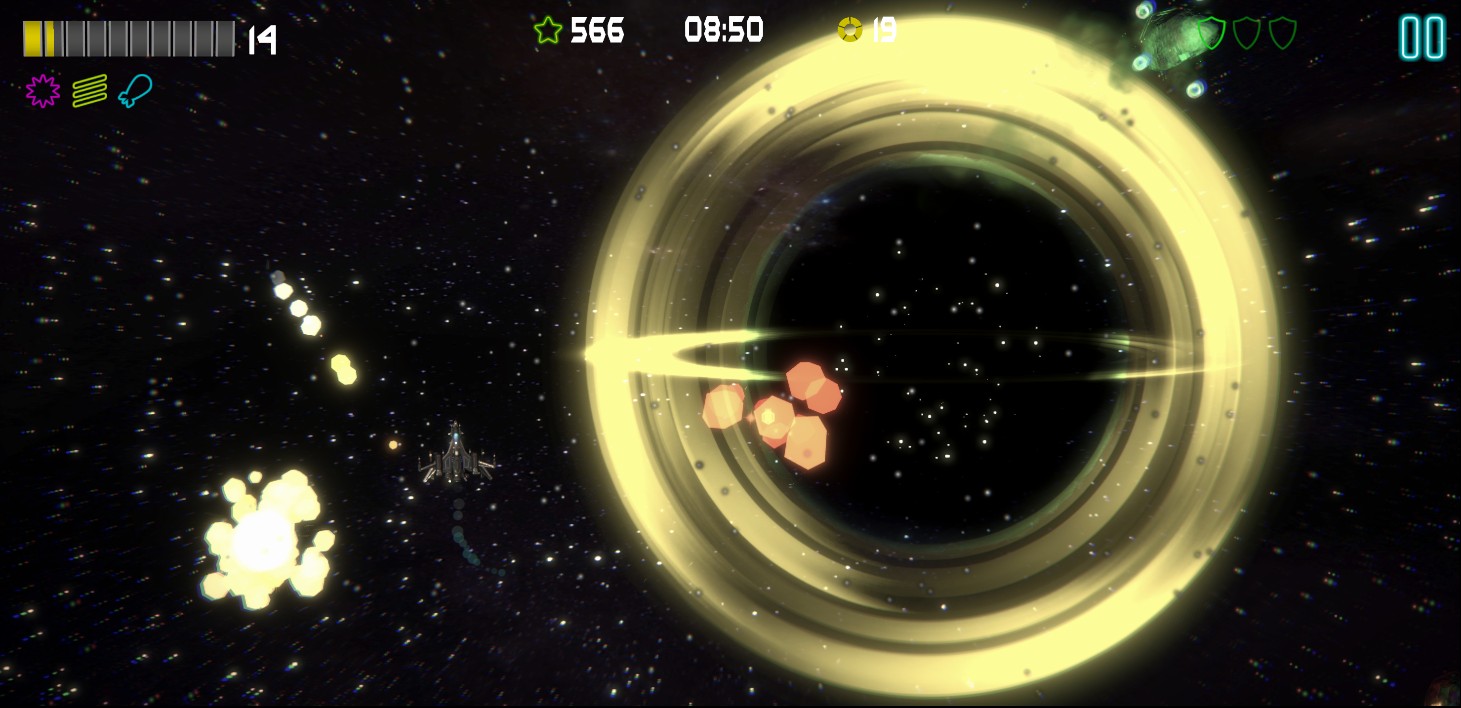This screenshot has height=708, width=1461.
Task: Trigger the cyan rocket missile ability
Action: [x=134, y=91]
